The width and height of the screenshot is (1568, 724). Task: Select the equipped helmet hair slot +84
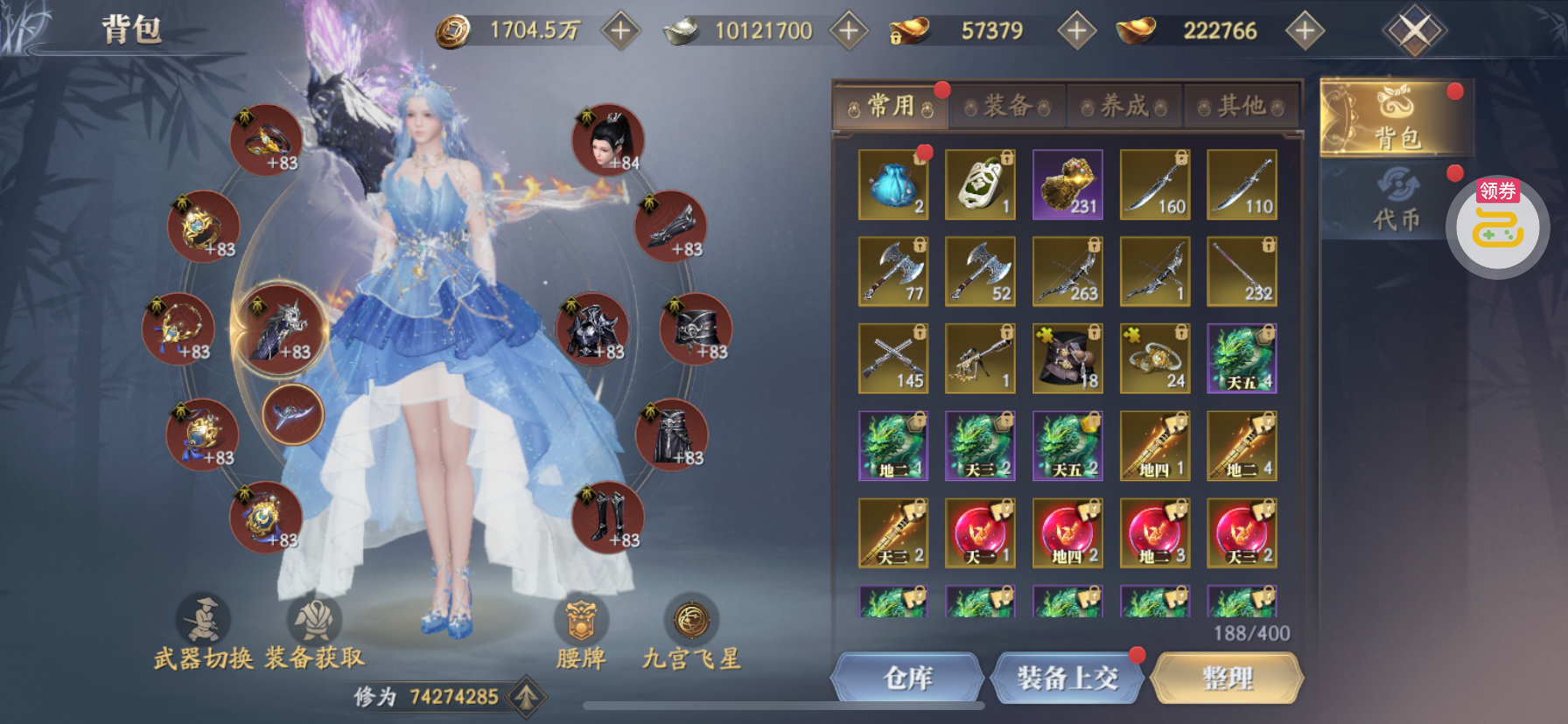pyautogui.click(x=608, y=140)
